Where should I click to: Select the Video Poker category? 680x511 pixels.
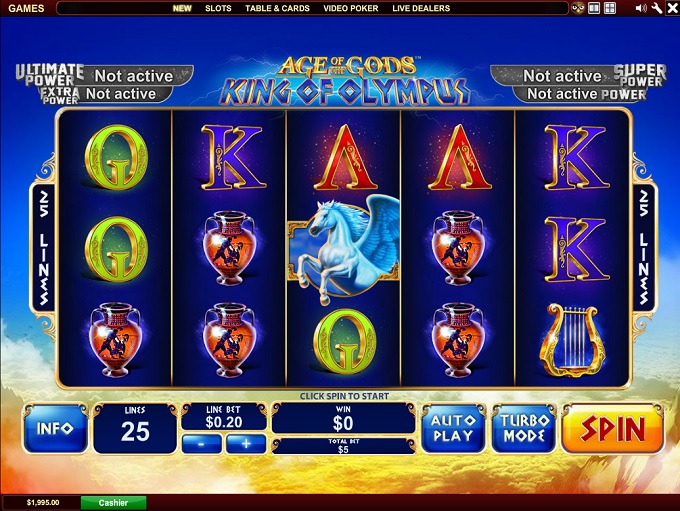coord(351,8)
